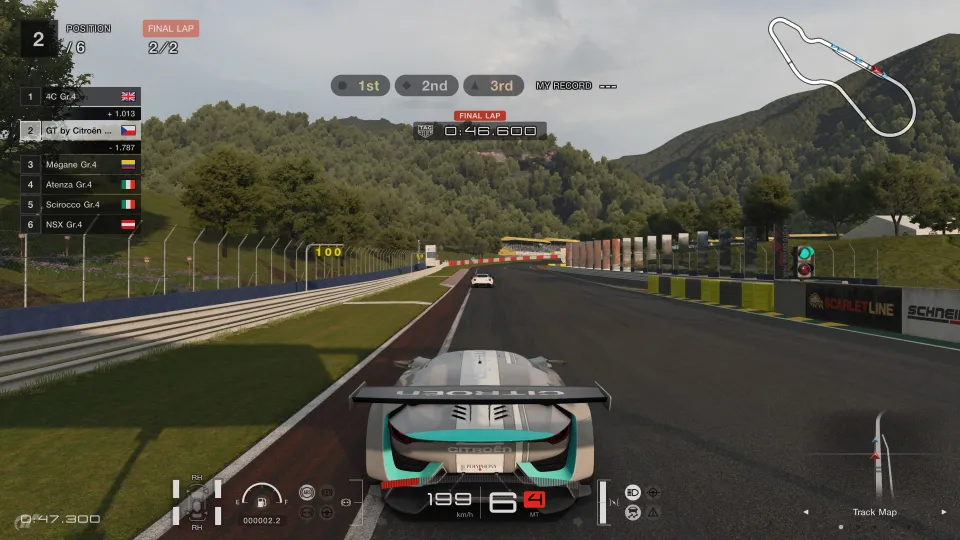
Task: Select the Scirocco Gr.4 leaderboard row
Action: point(80,204)
